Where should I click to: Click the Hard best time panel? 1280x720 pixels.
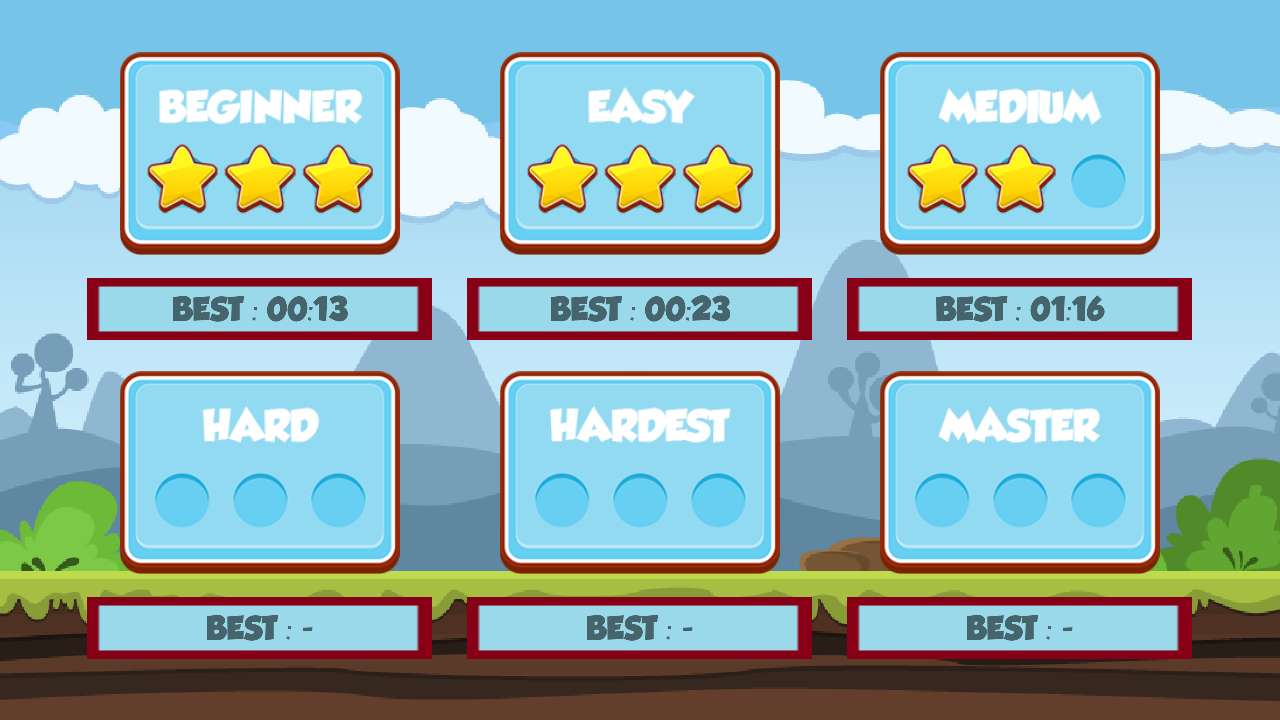[x=260, y=627]
